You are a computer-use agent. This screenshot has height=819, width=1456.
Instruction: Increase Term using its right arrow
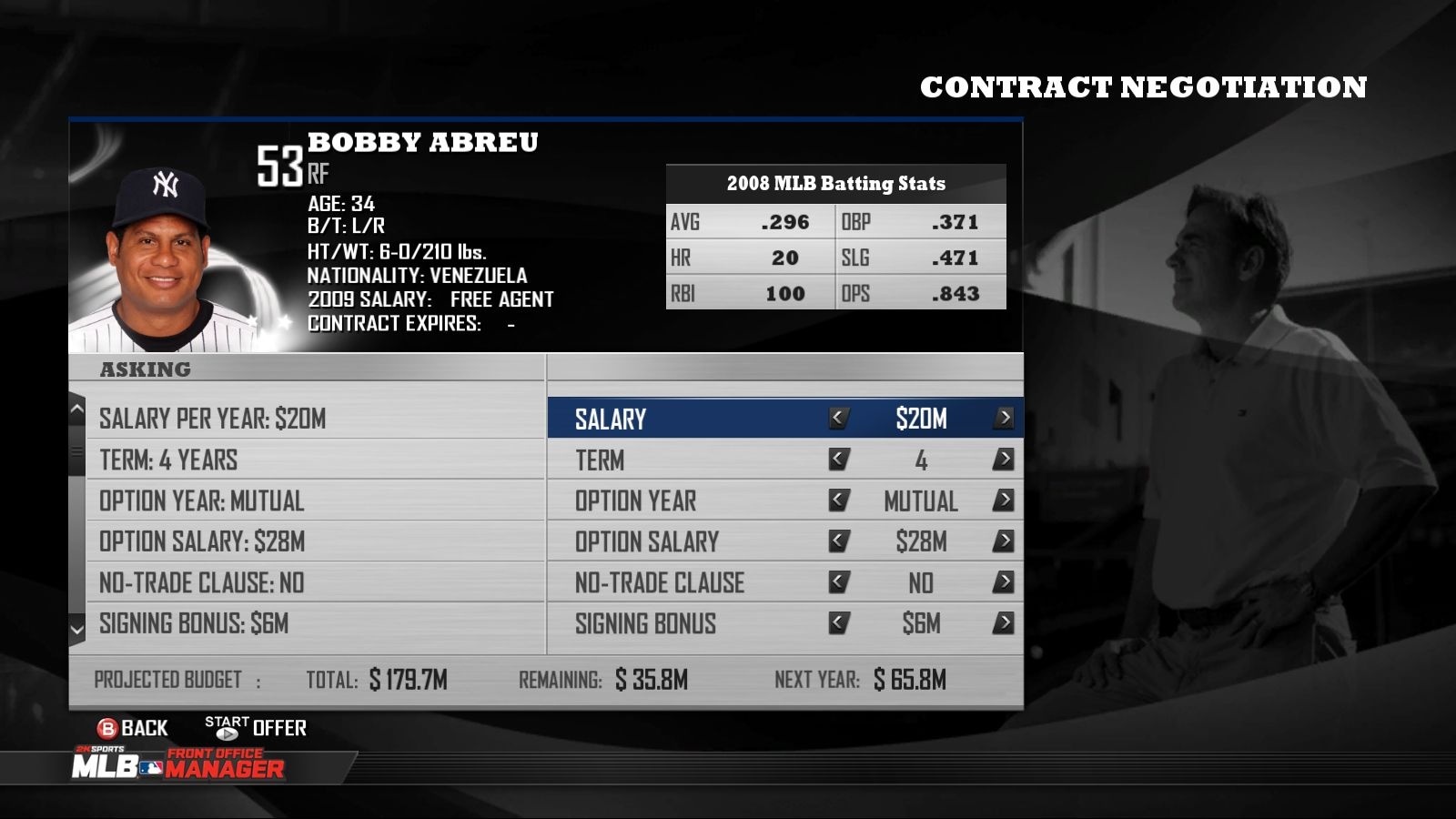click(1005, 460)
